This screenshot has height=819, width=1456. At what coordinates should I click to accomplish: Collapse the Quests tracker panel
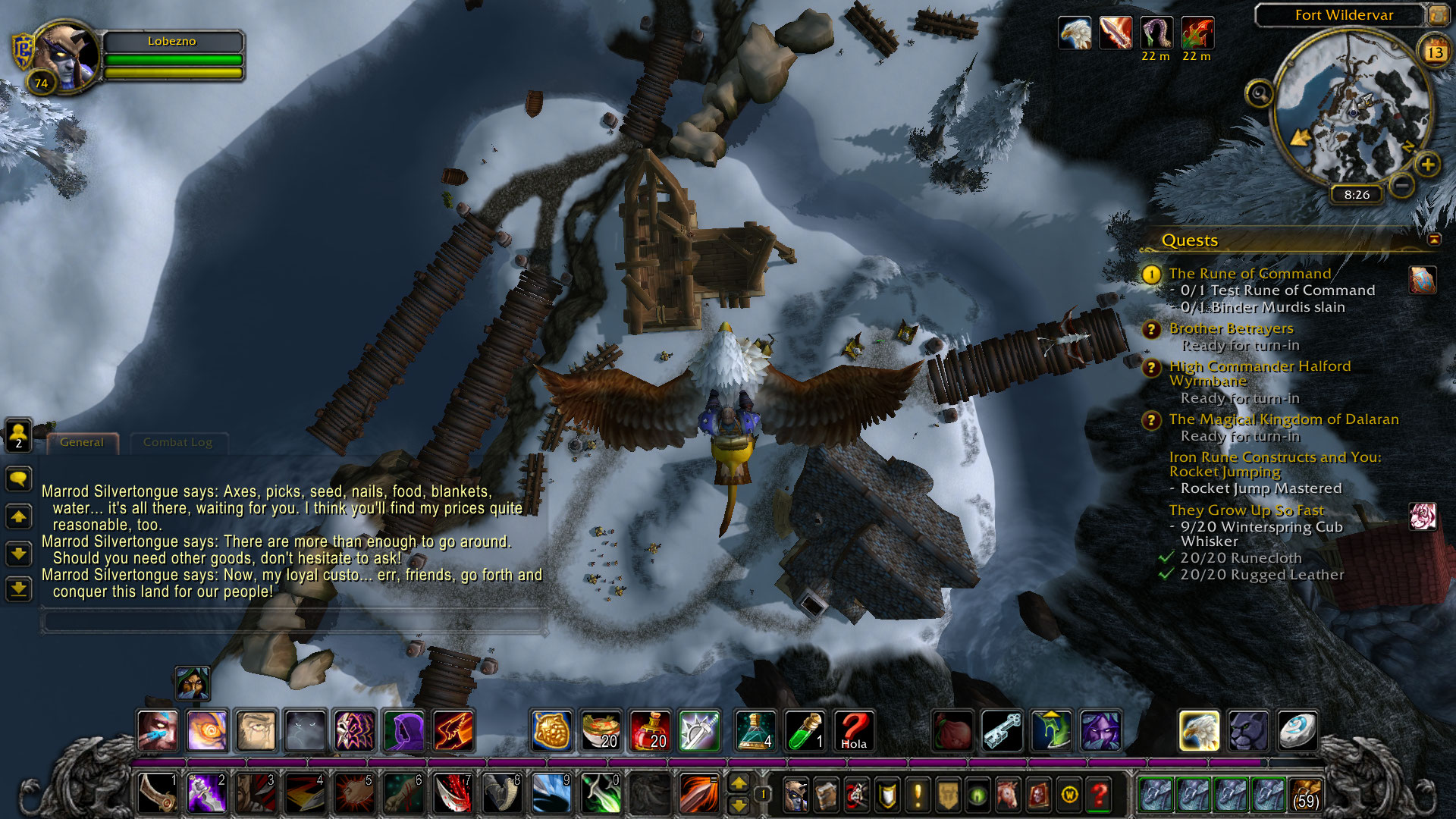(1434, 240)
